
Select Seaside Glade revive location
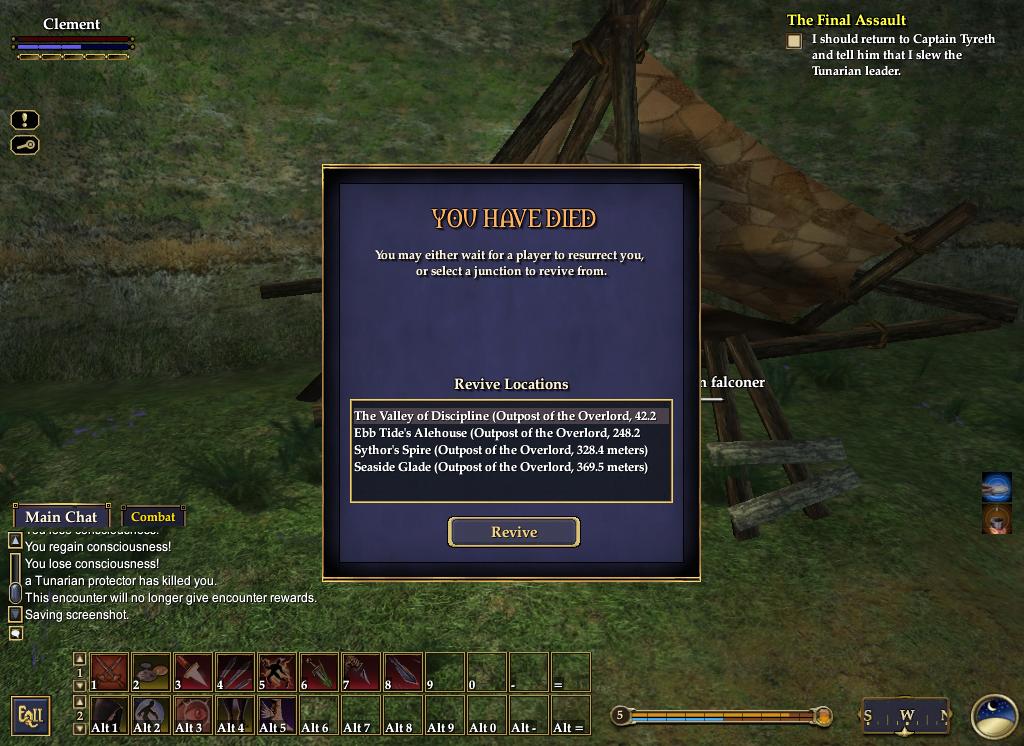501,467
